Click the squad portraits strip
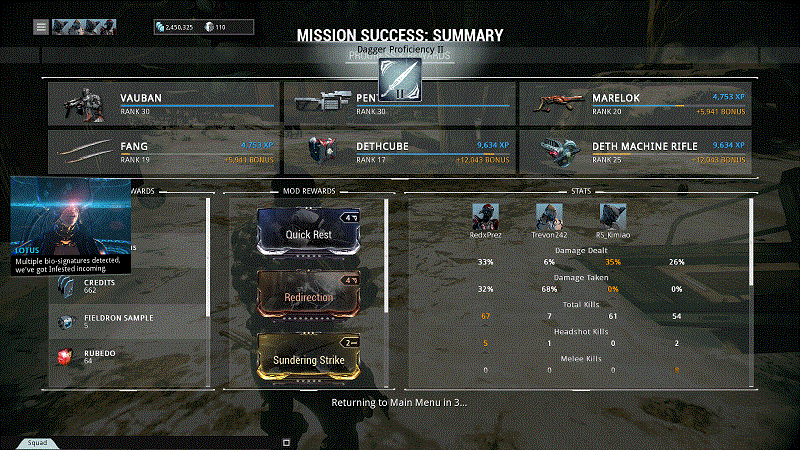The height and width of the screenshot is (450, 800). pos(83,26)
